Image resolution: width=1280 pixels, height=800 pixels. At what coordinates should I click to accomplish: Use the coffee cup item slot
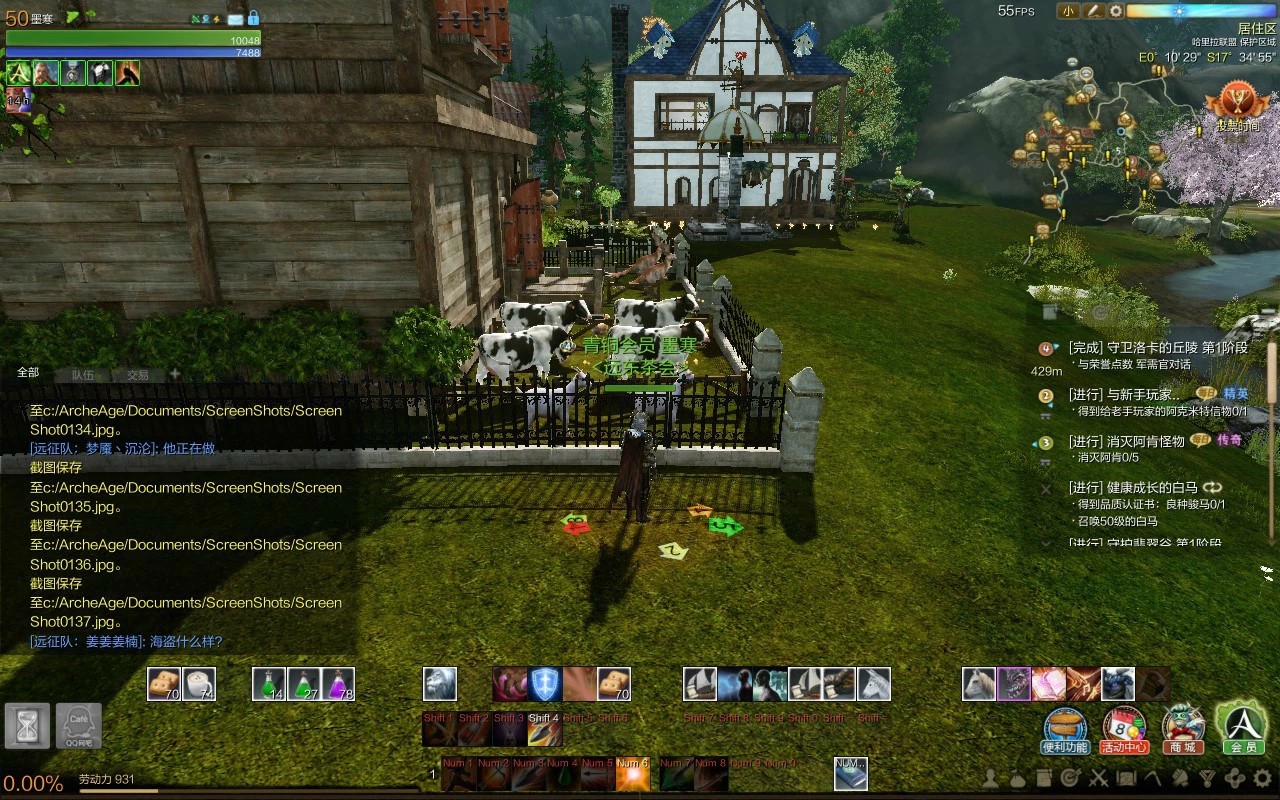tap(200, 684)
